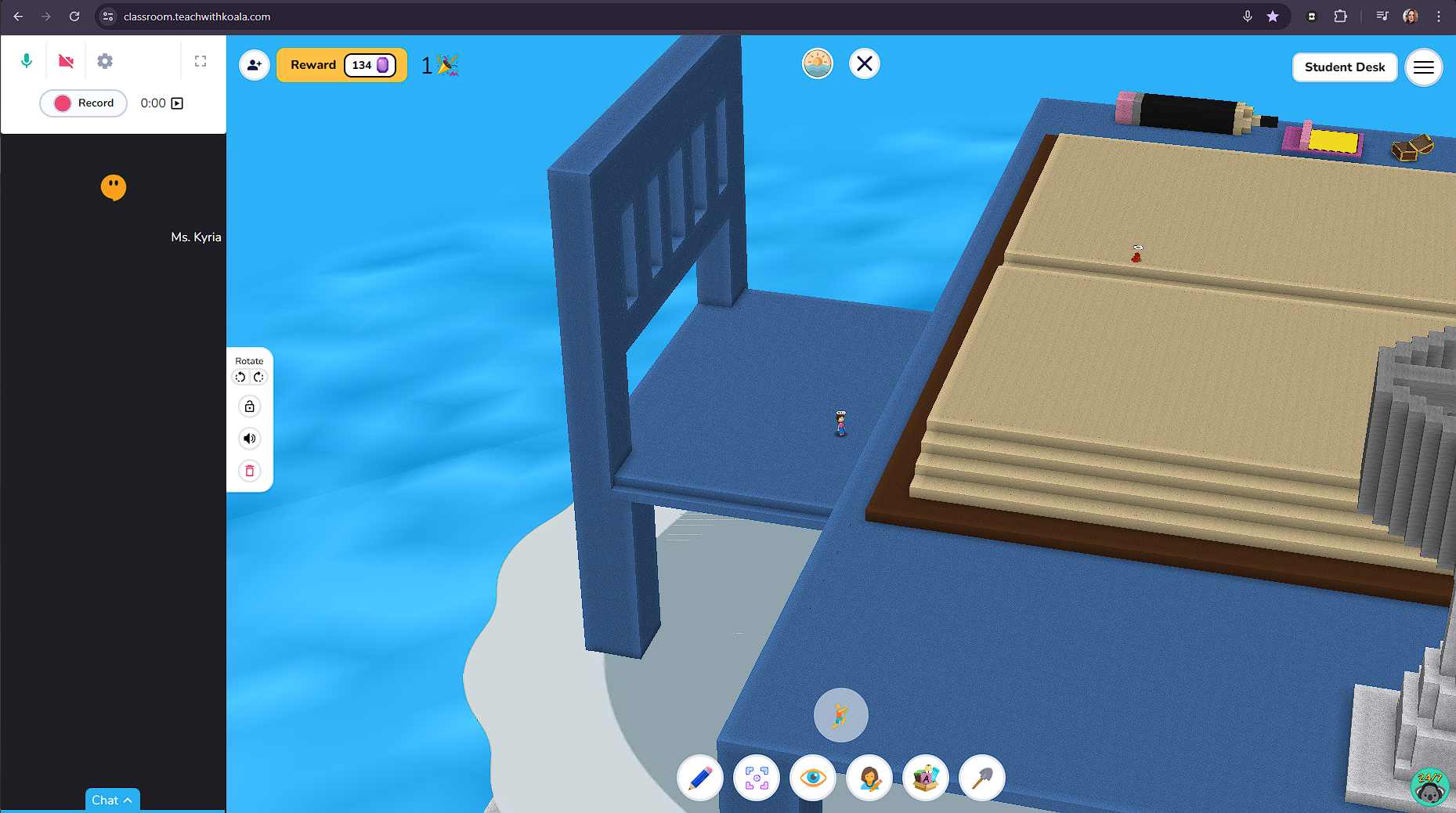Image resolution: width=1456 pixels, height=813 pixels.
Task: Start recording with the Record control
Action: click(x=83, y=103)
